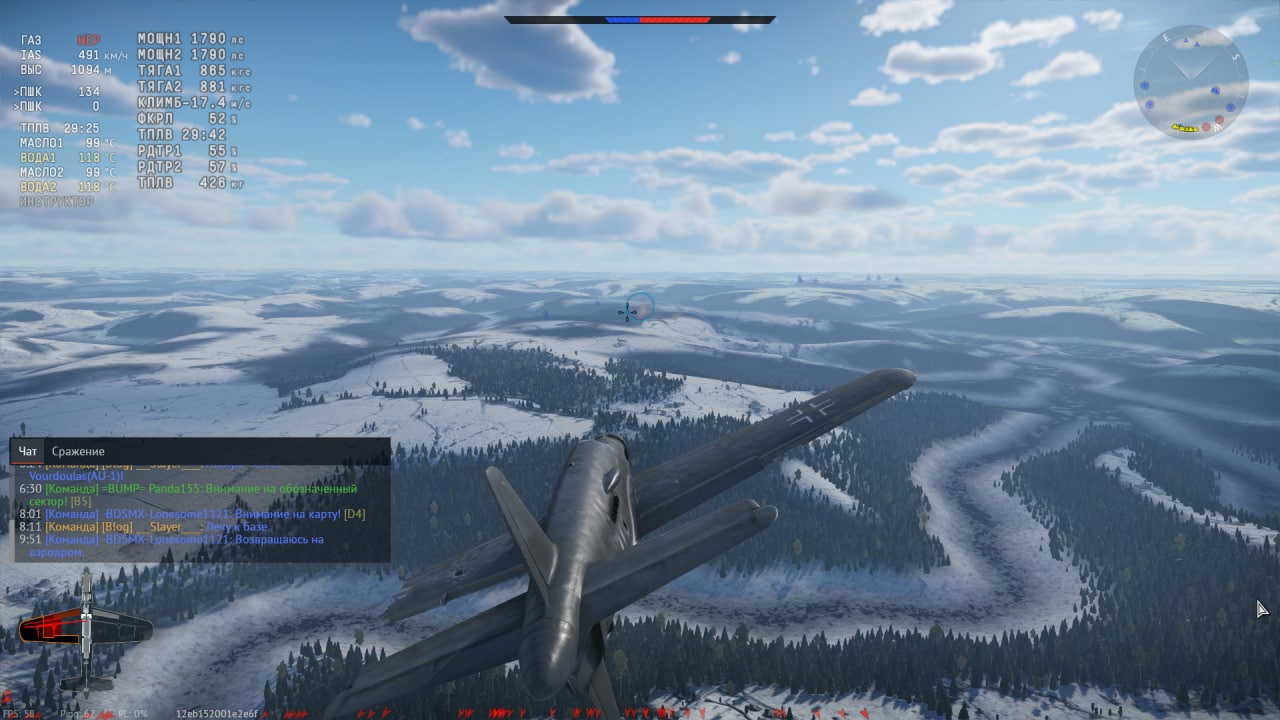Open the Сражение battle log tab
Screen dimensions: 1280x720
point(78,452)
